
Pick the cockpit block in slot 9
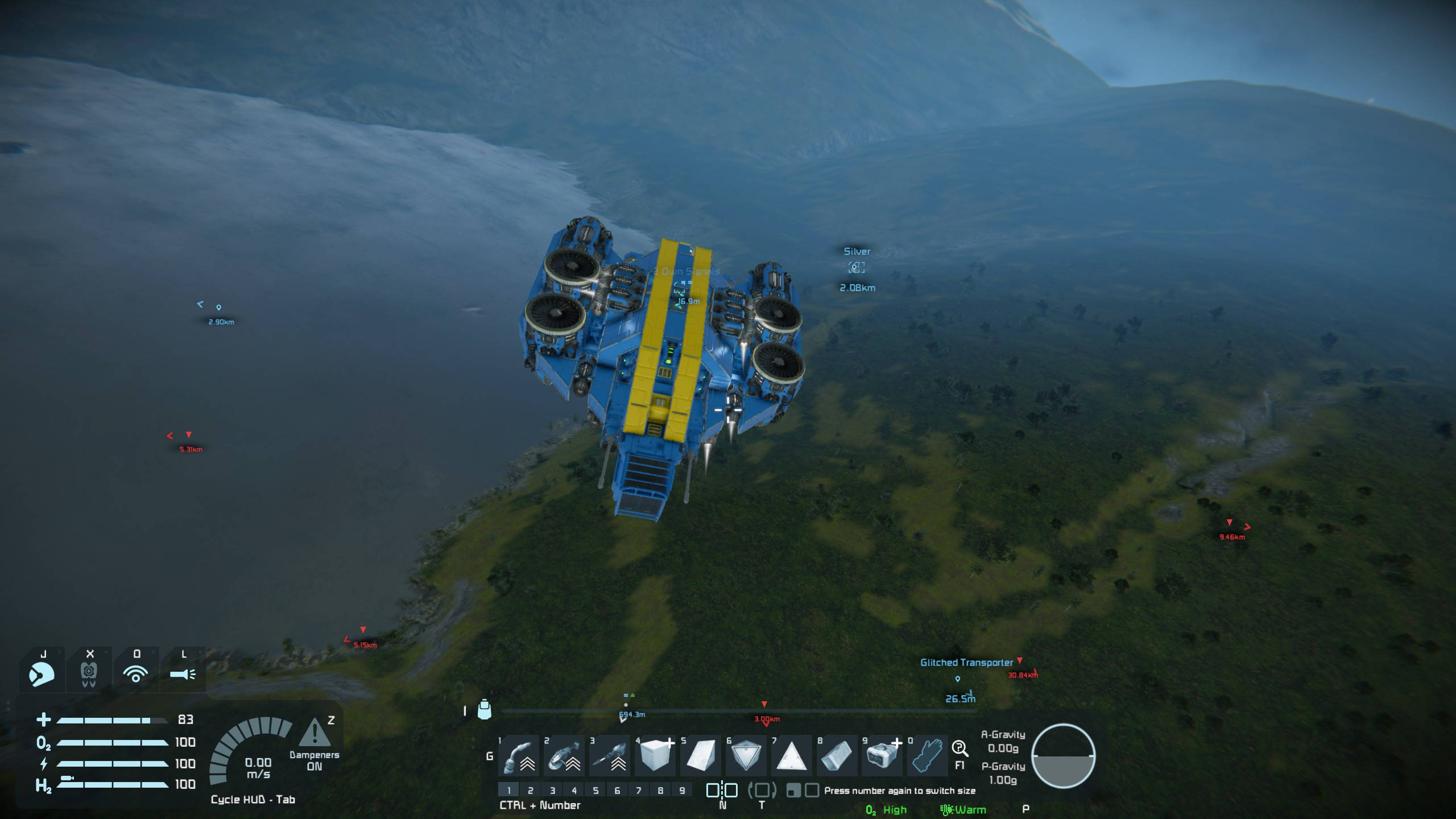tap(882, 756)
